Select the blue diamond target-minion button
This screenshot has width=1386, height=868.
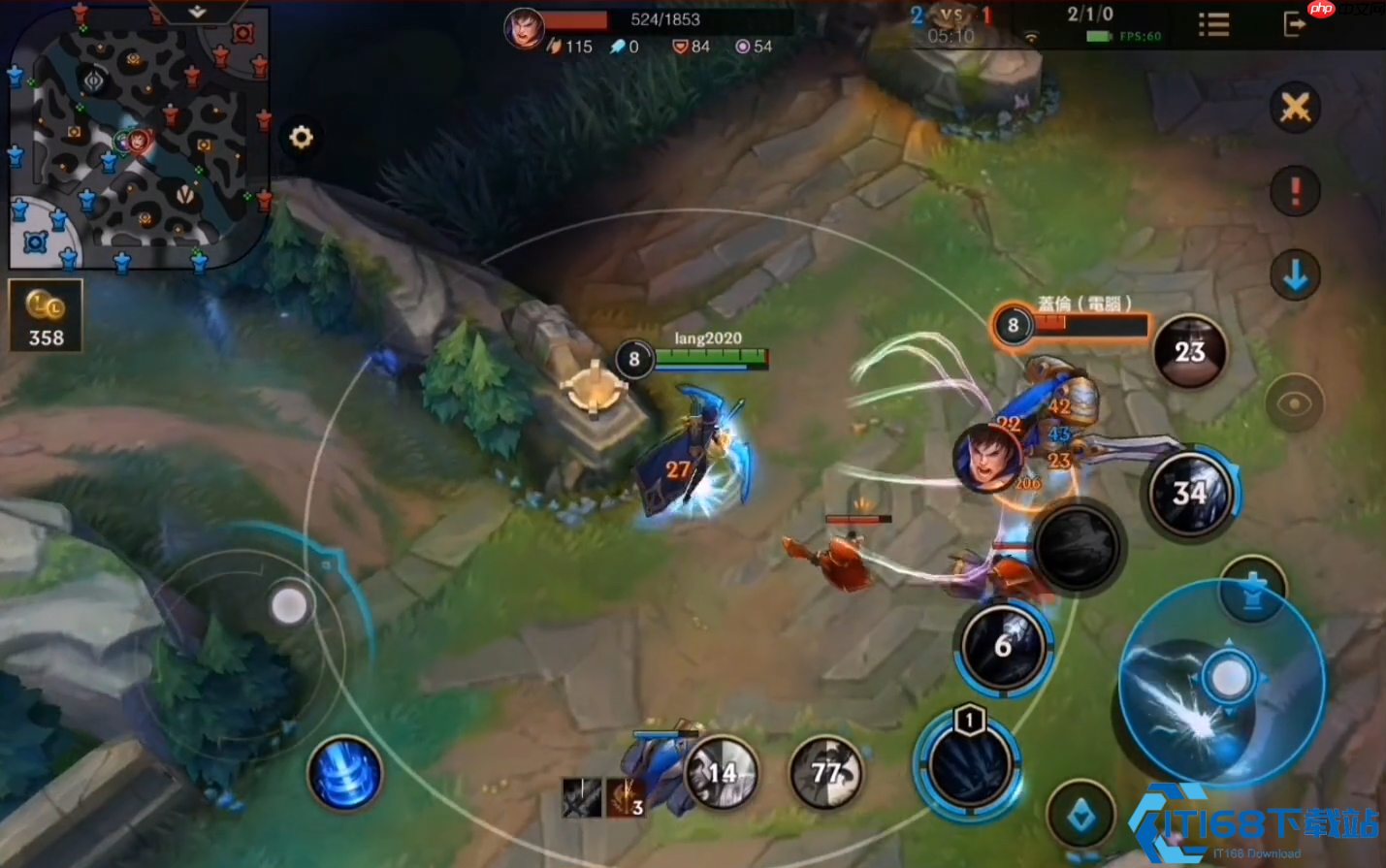tap(1081, 818)
